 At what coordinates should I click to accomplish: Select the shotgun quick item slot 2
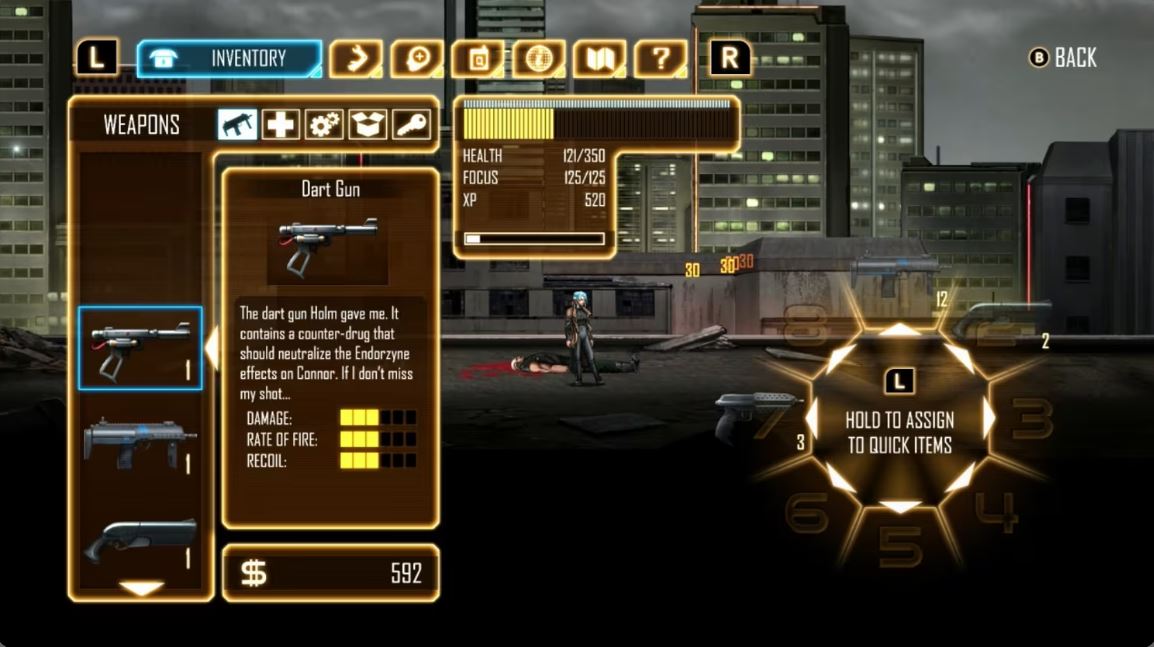click(1000, 320)
